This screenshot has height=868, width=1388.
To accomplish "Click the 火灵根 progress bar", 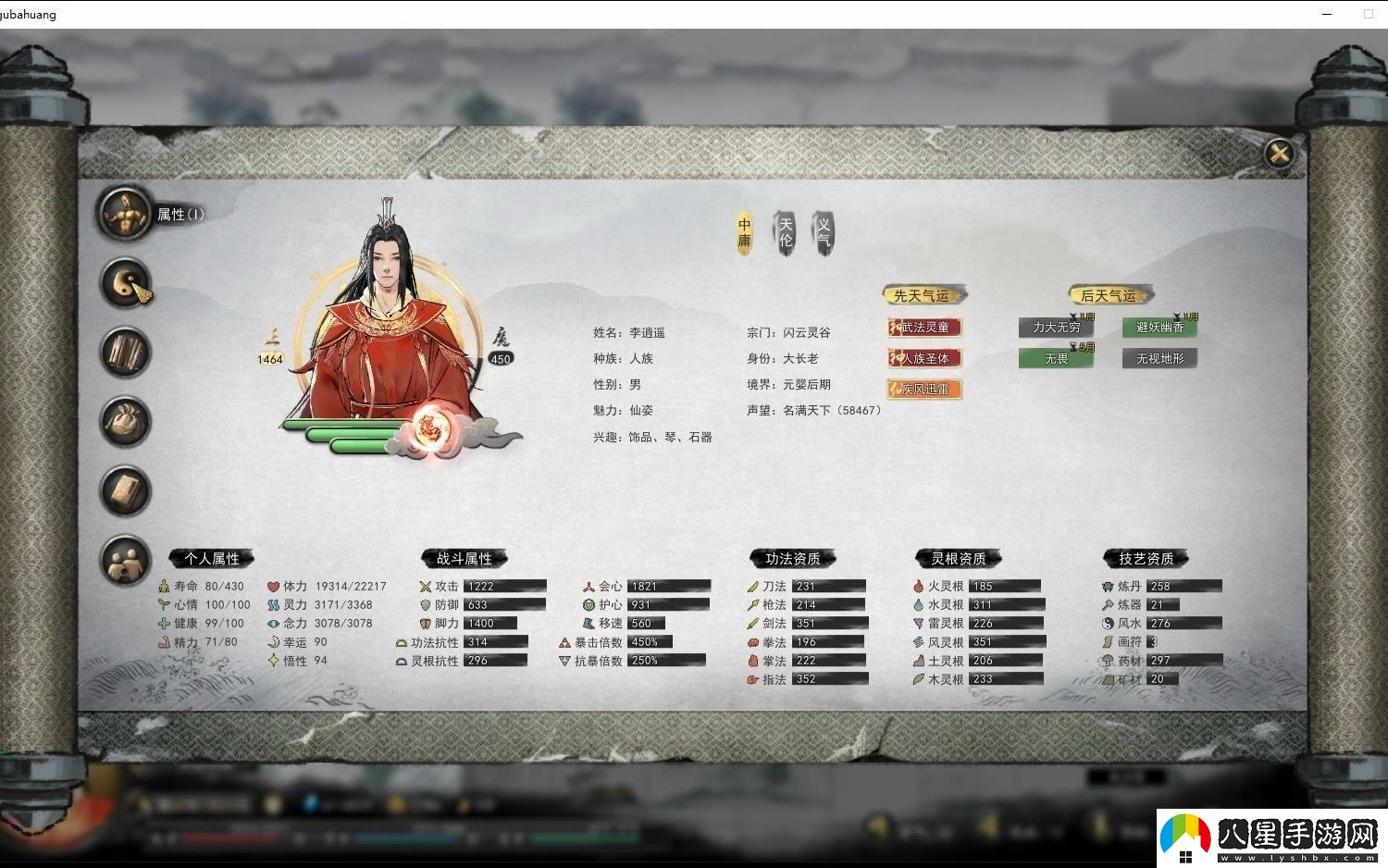I will [1005, 586].
